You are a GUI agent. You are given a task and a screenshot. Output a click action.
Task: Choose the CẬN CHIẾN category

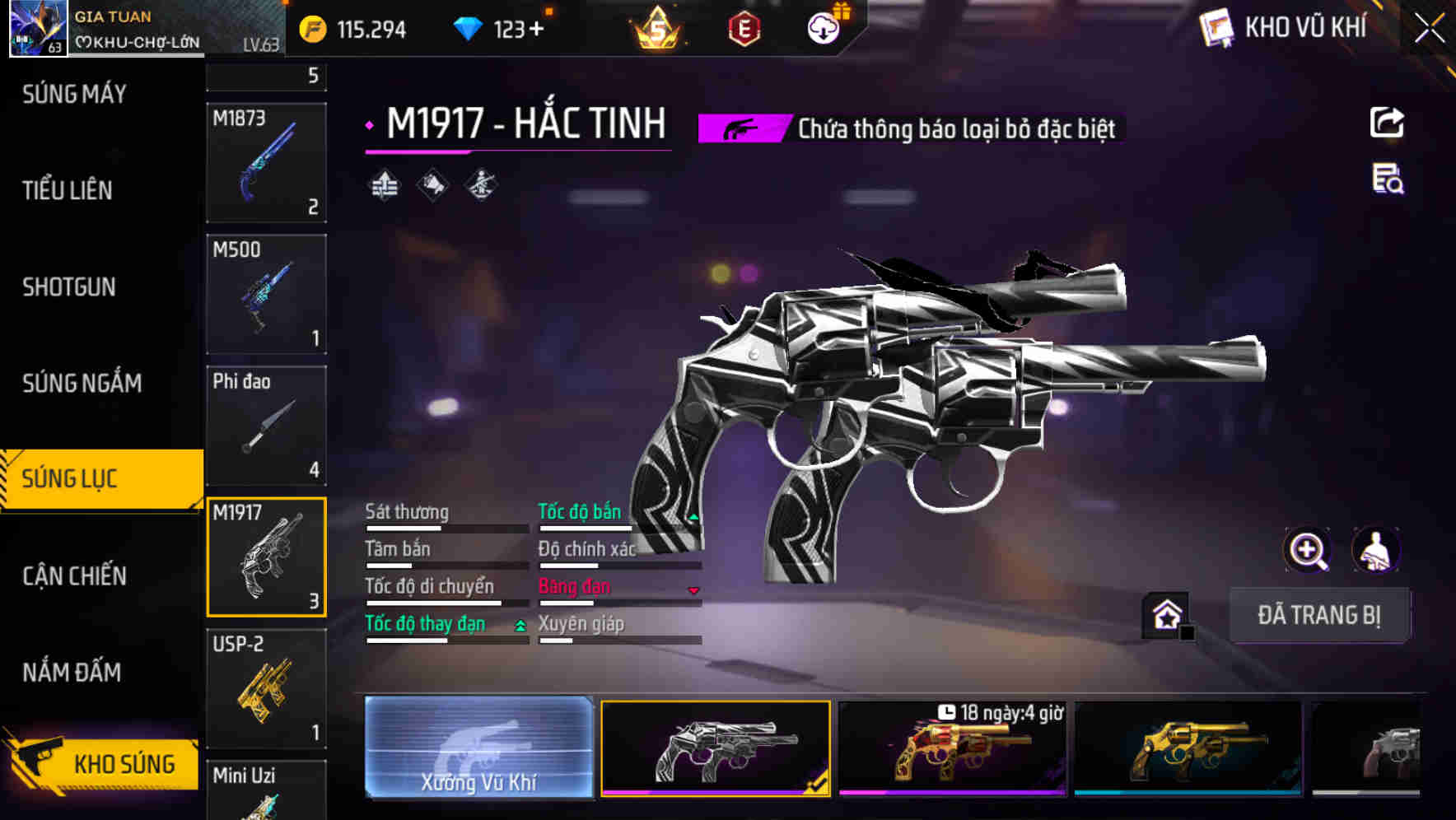point(74,575)
